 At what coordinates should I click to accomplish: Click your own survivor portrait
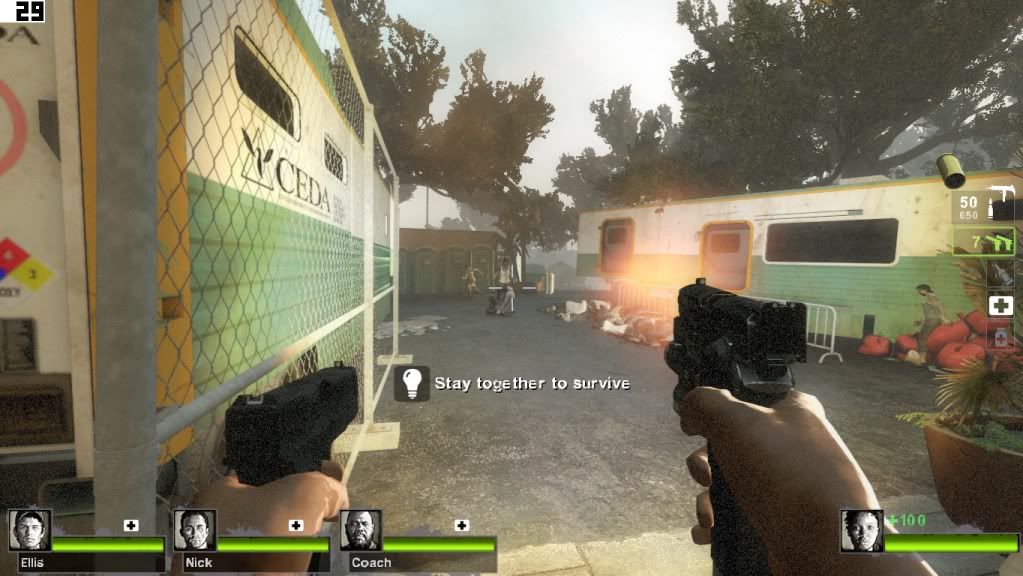pos(860,530)
